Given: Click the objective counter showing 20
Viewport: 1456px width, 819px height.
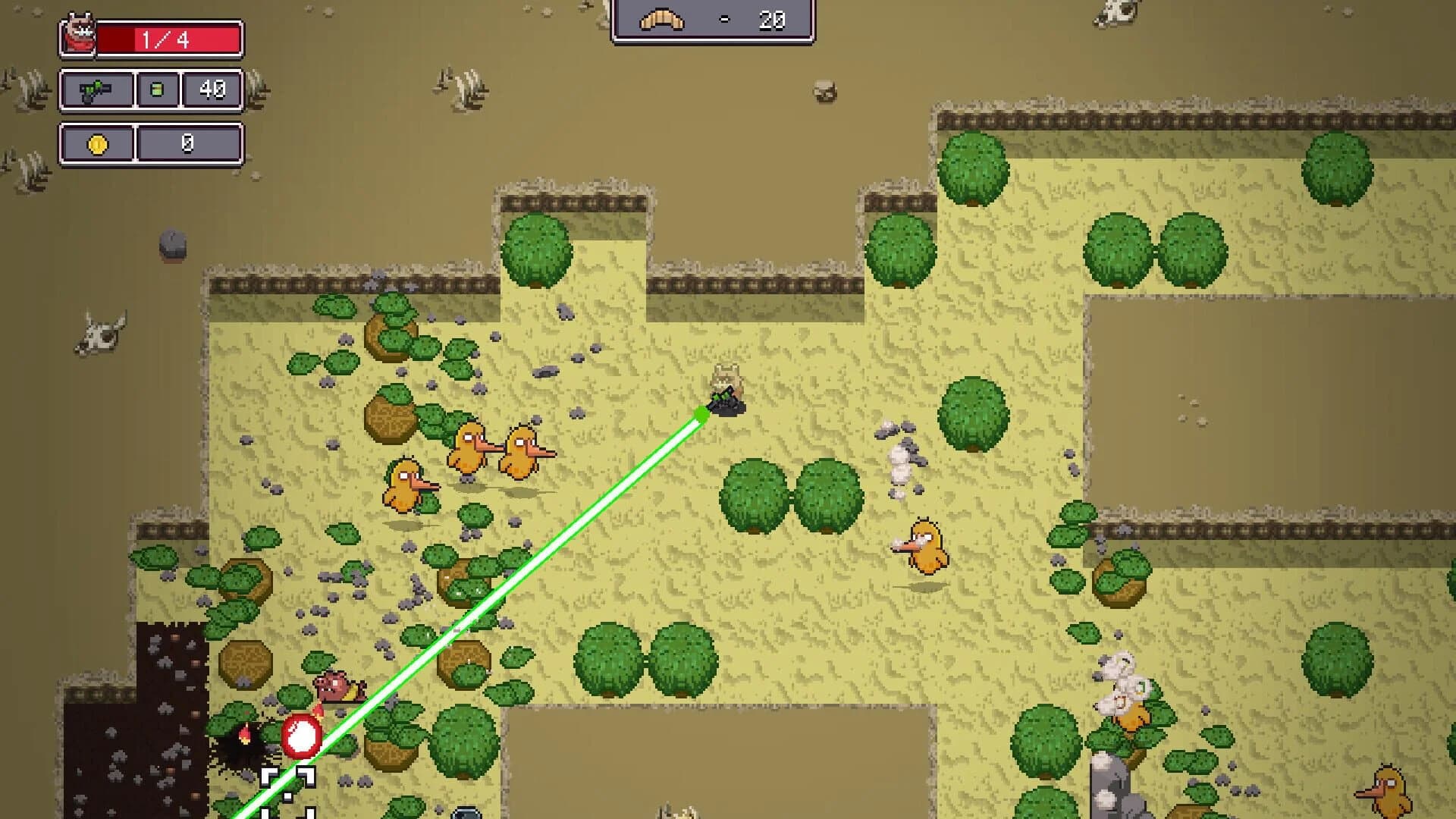Looking at the screenshot, I should pos(770,20).
